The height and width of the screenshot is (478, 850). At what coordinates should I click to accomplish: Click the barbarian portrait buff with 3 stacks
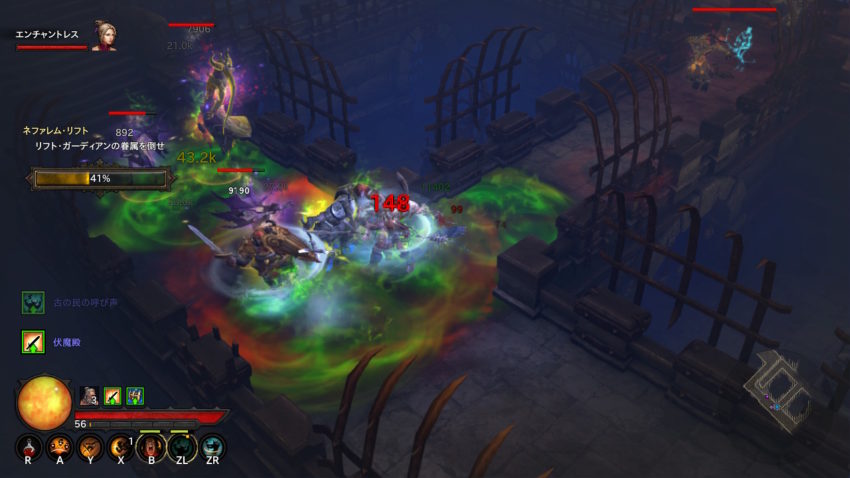88,396
